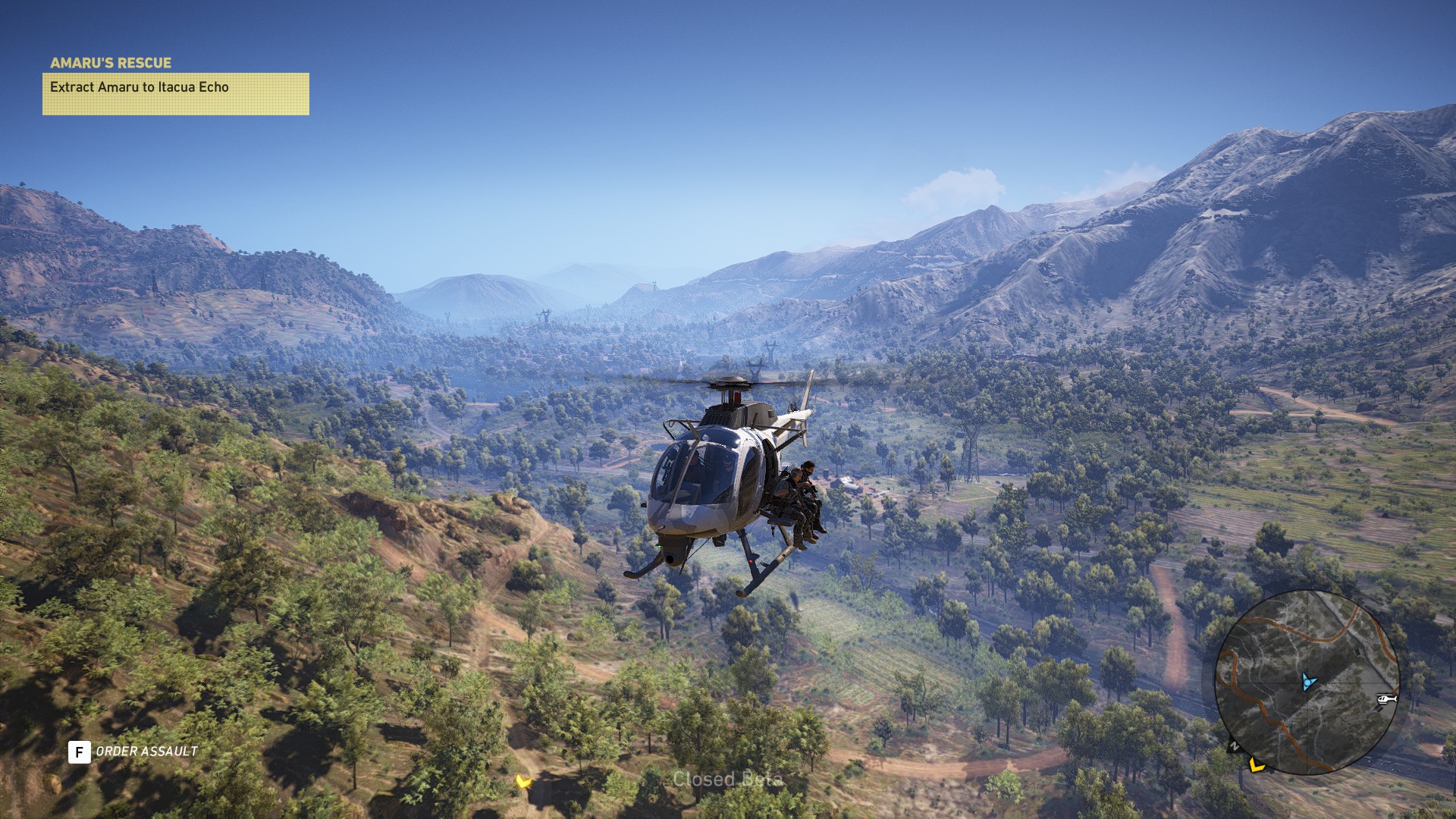Click the blue player arrow on minimap

[1307, 681]
